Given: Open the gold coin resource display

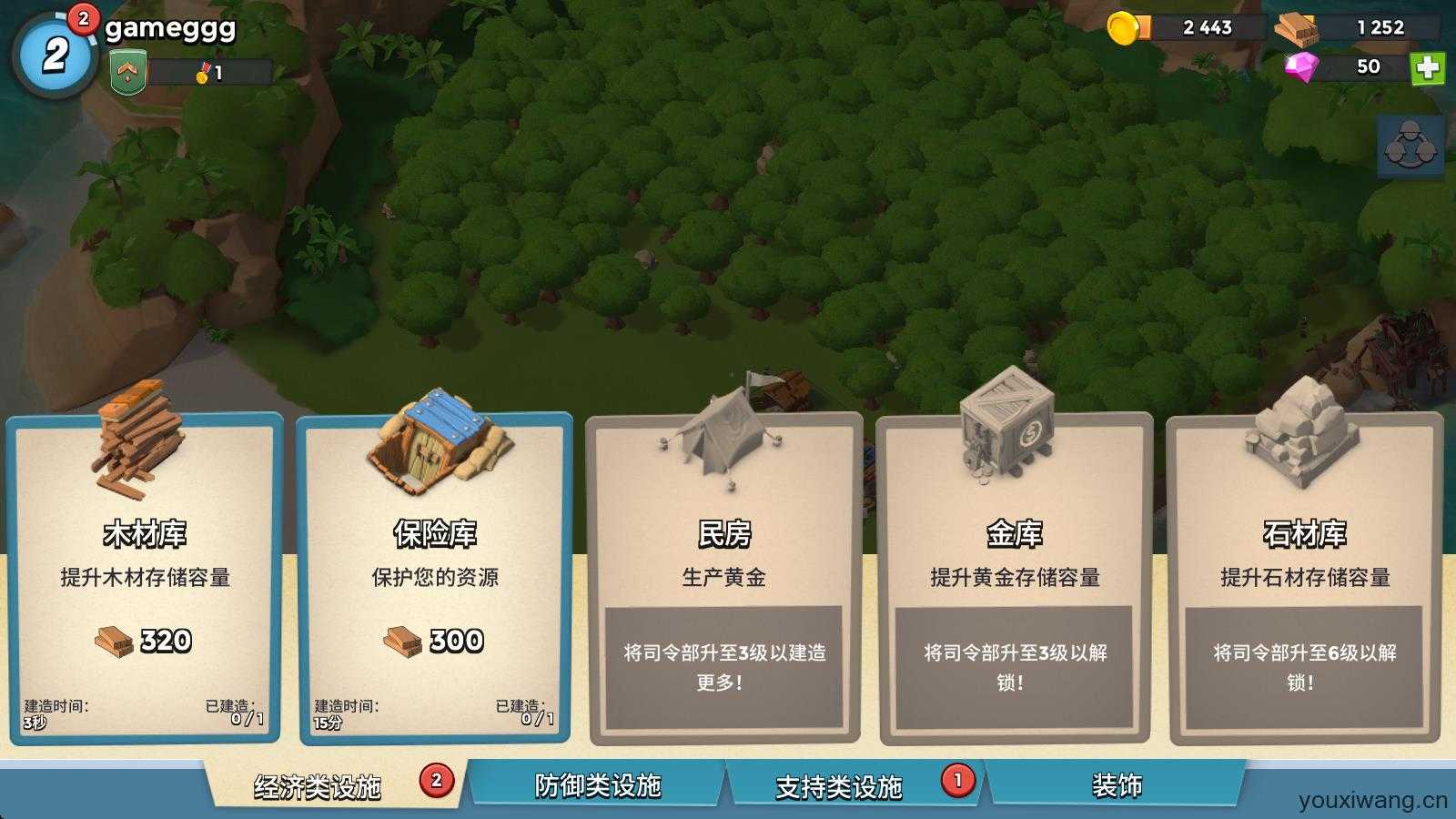Looking at the screenshot, I should 1183,27.
